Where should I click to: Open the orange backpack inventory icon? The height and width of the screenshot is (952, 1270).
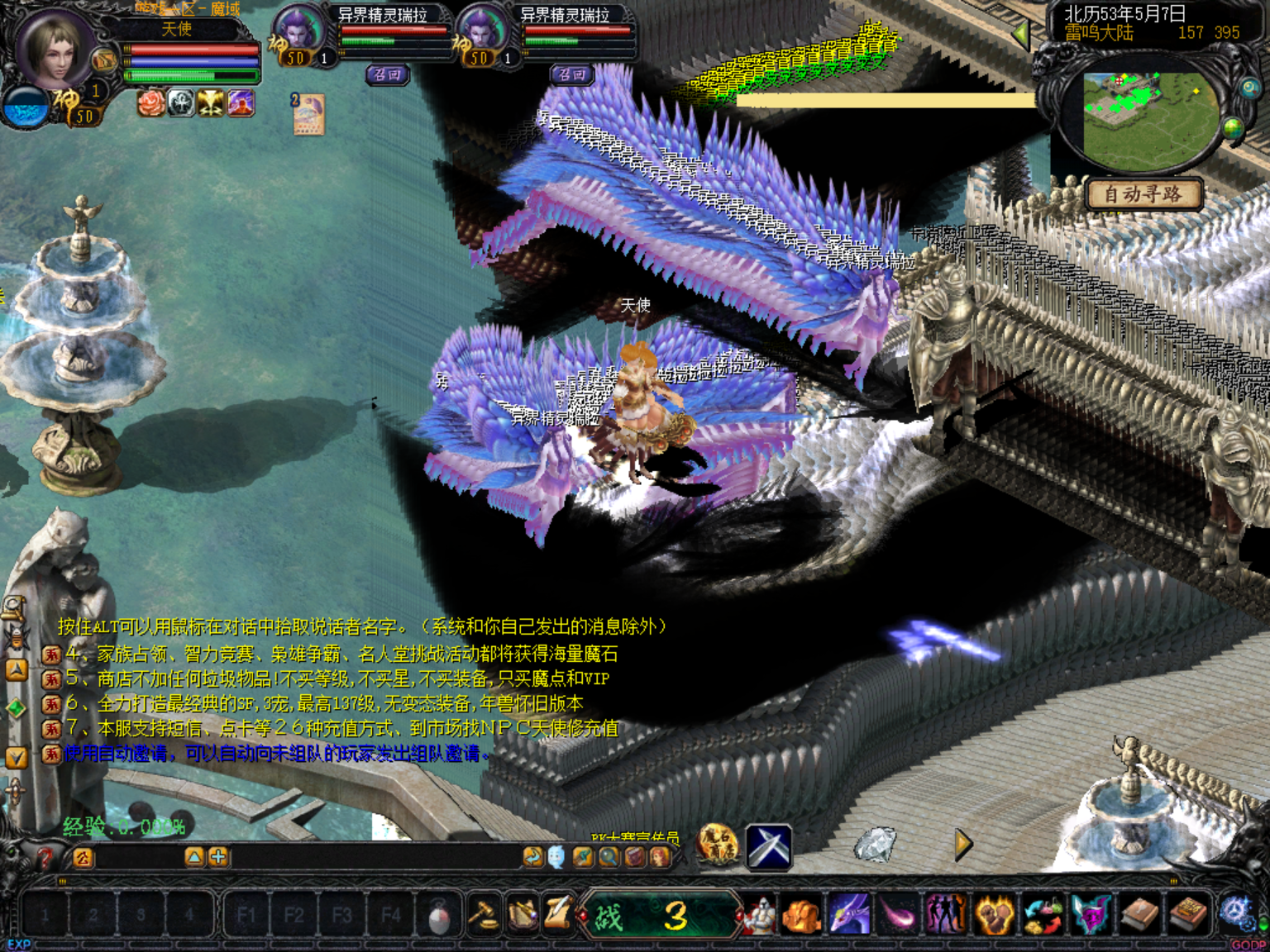point(801,916)
